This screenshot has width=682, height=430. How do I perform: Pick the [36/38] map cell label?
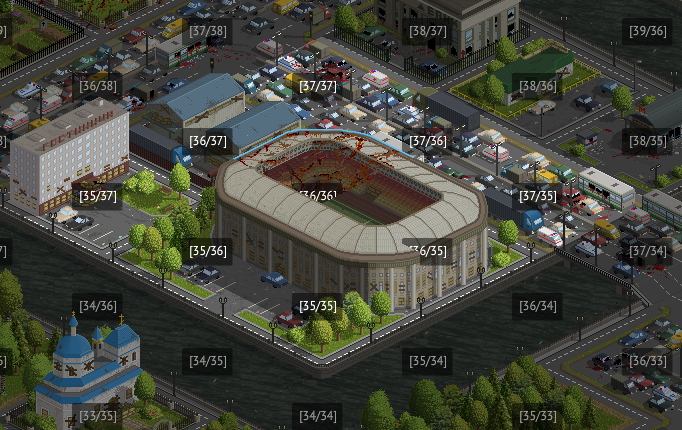98,86
